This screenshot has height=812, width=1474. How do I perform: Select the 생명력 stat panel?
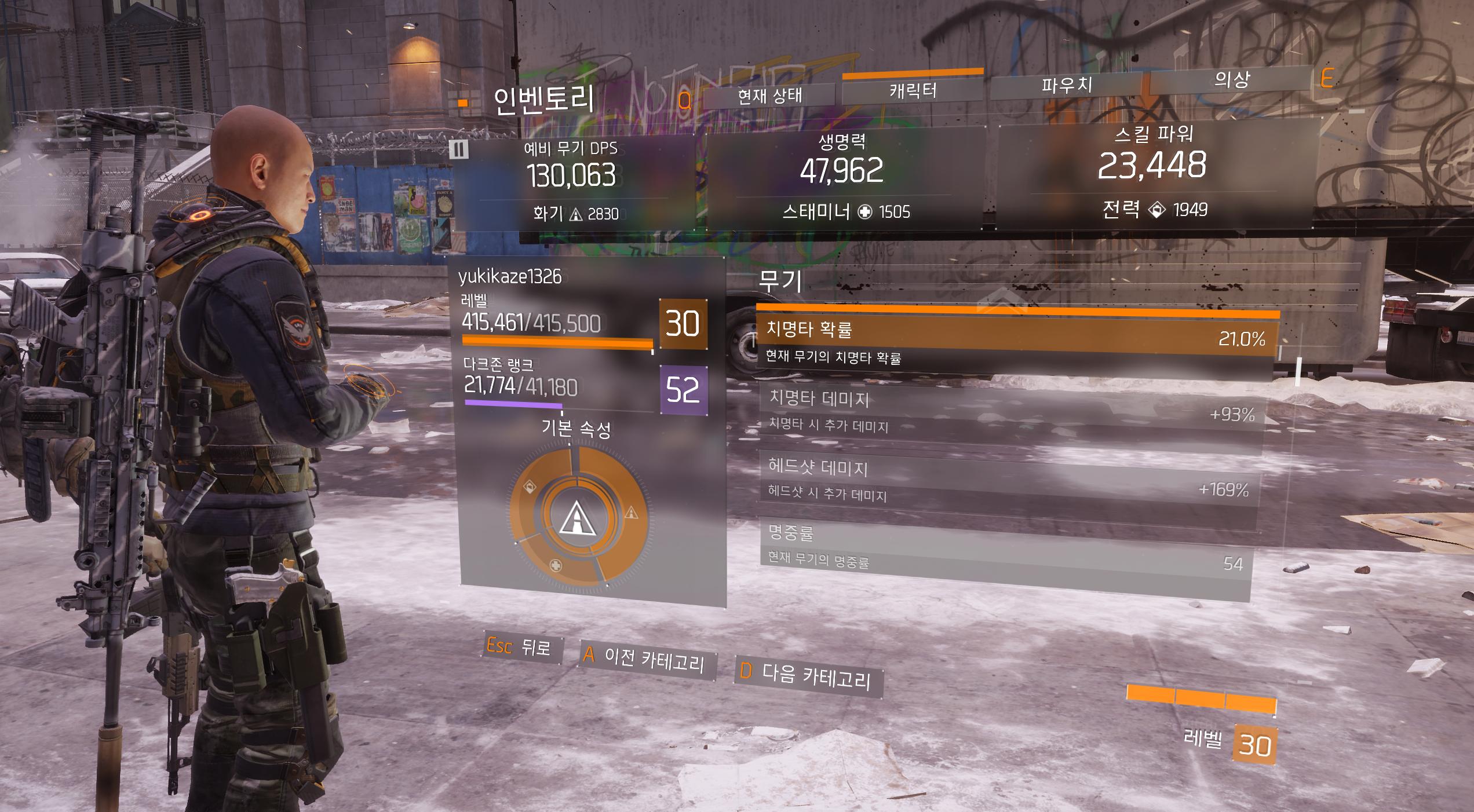[x=844, y=178]
